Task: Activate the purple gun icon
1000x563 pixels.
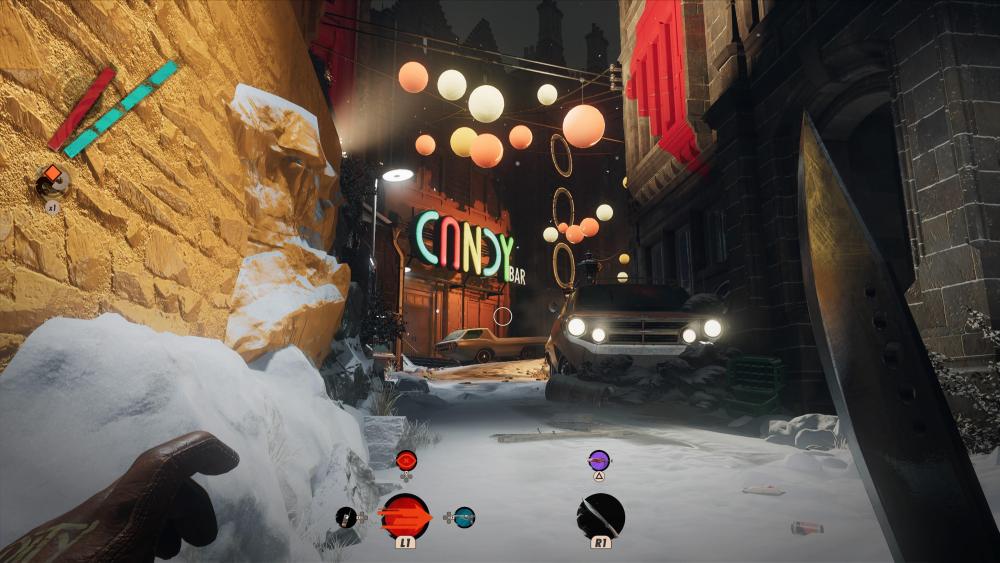Action: 599,460
